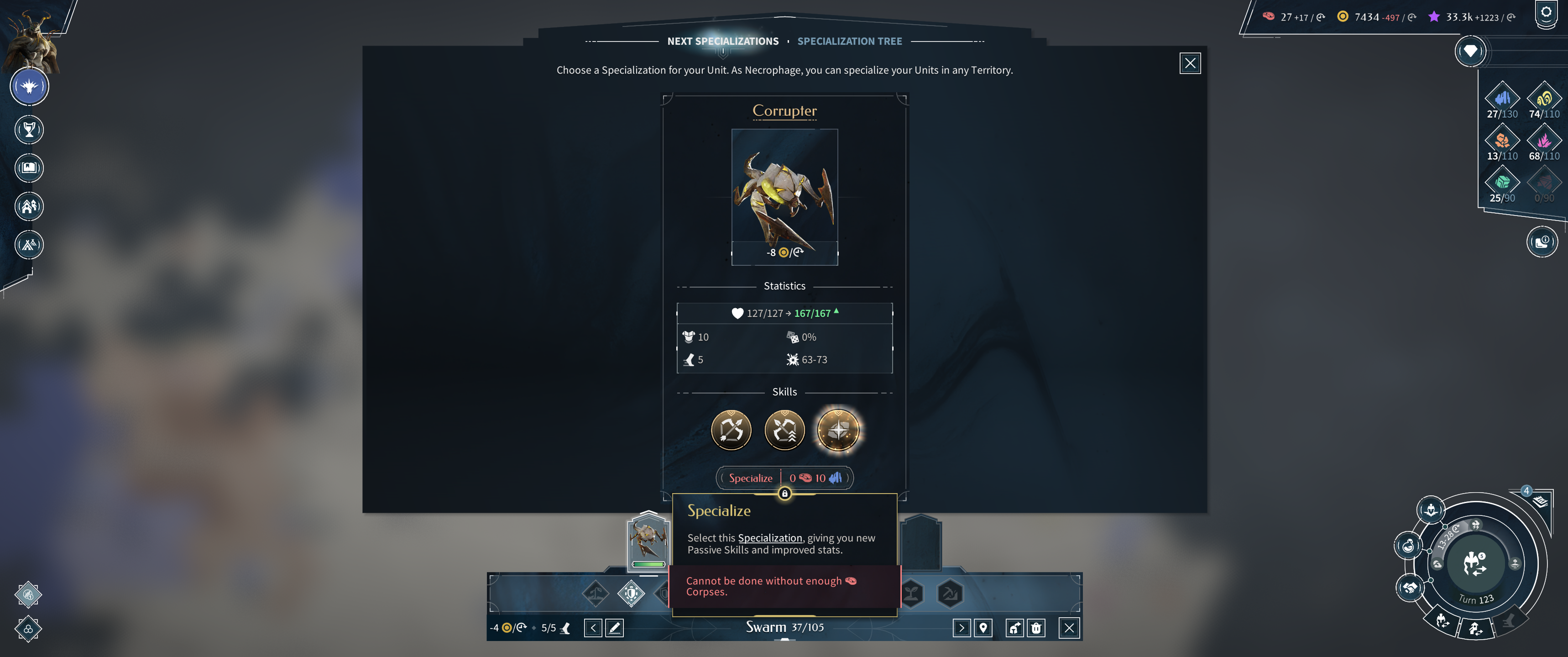This screenshot has height=657, width=1568.
Task: Close the specialization window
Action: (1189, 63)
